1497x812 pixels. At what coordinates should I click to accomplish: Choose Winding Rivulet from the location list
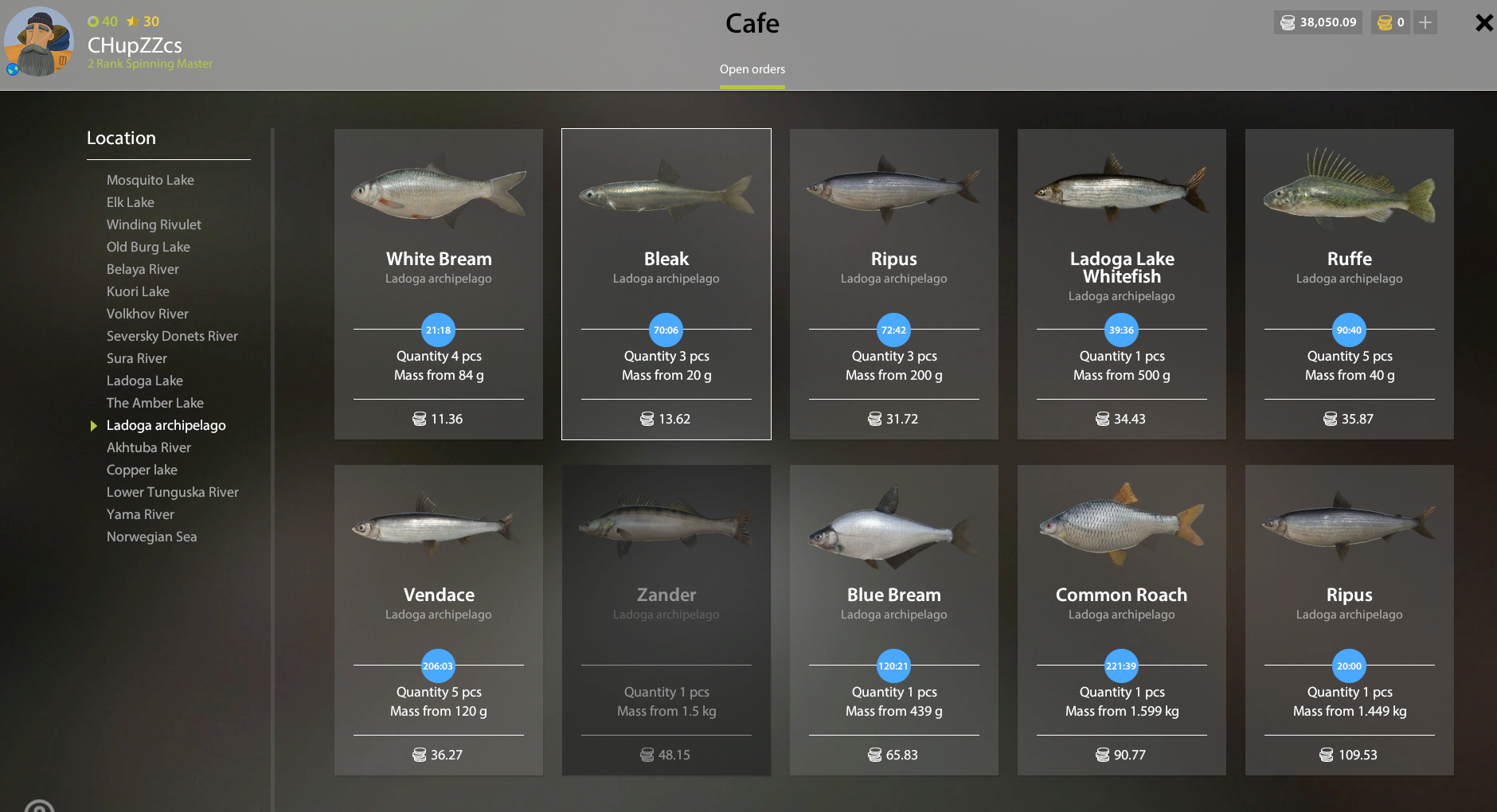pos(154,224)
